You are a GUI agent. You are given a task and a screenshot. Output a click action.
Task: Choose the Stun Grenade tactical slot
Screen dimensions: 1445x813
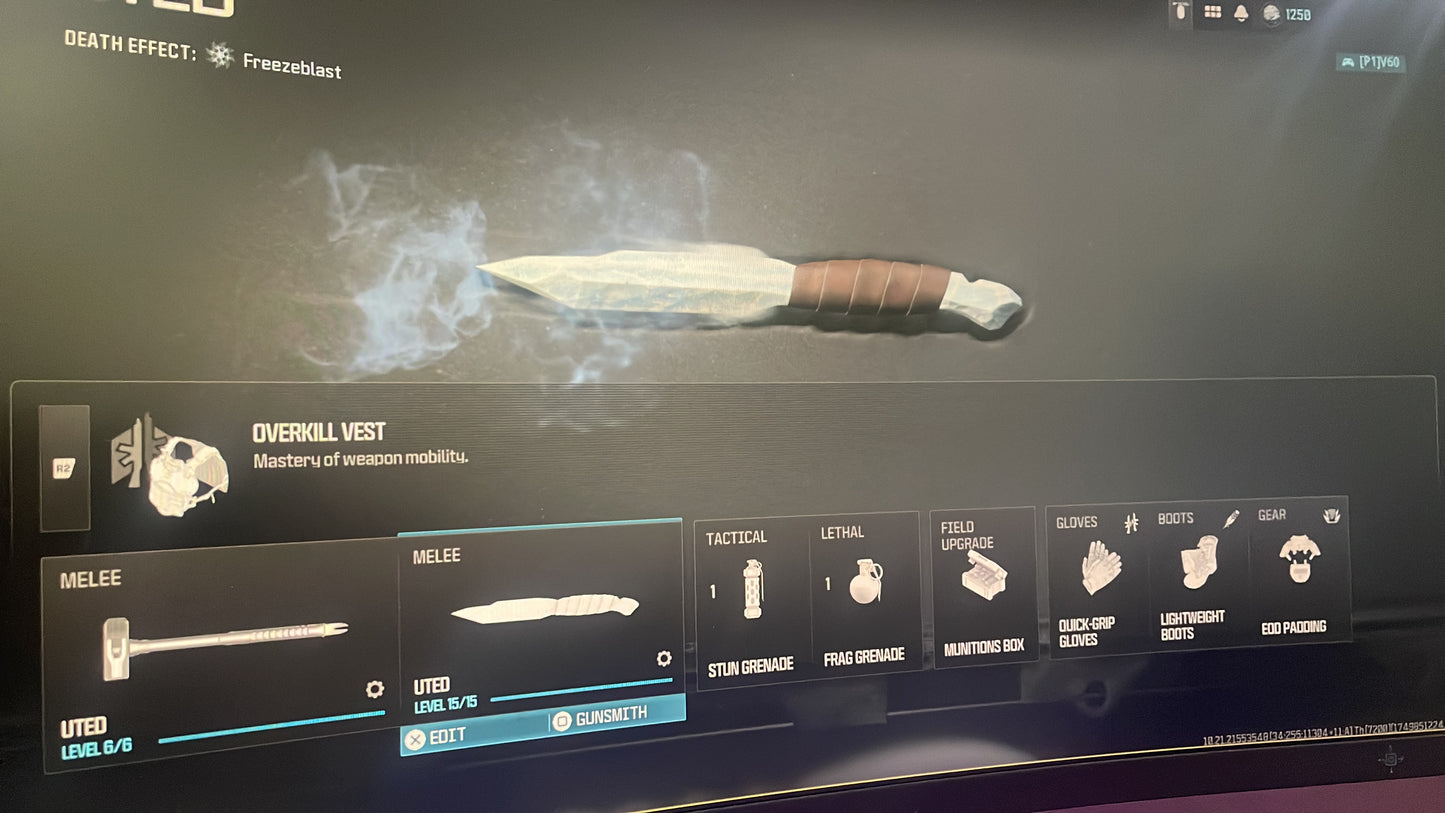tap(751, 600)
